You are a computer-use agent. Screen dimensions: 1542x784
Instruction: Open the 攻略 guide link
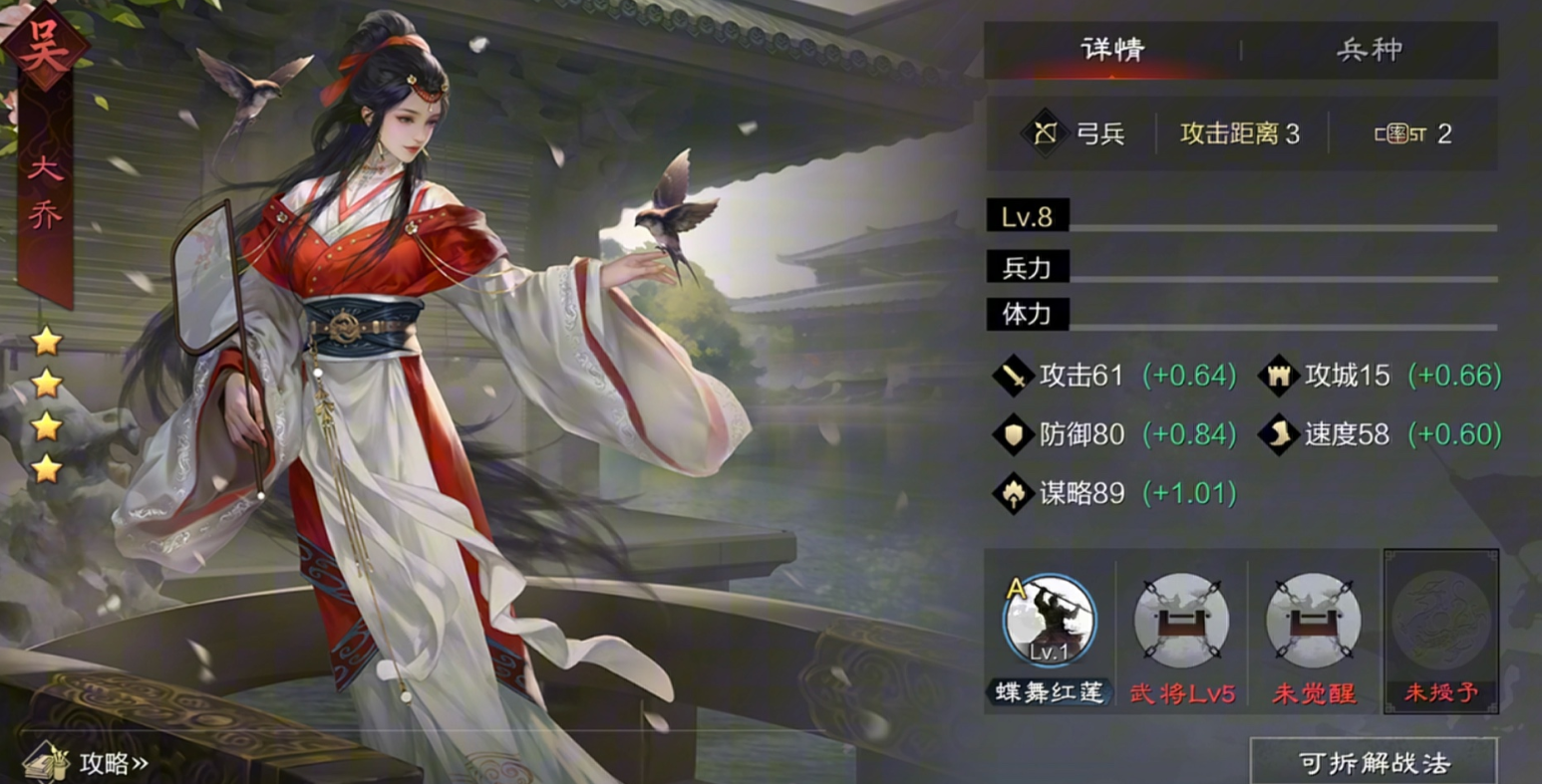[x=88, y=763]
